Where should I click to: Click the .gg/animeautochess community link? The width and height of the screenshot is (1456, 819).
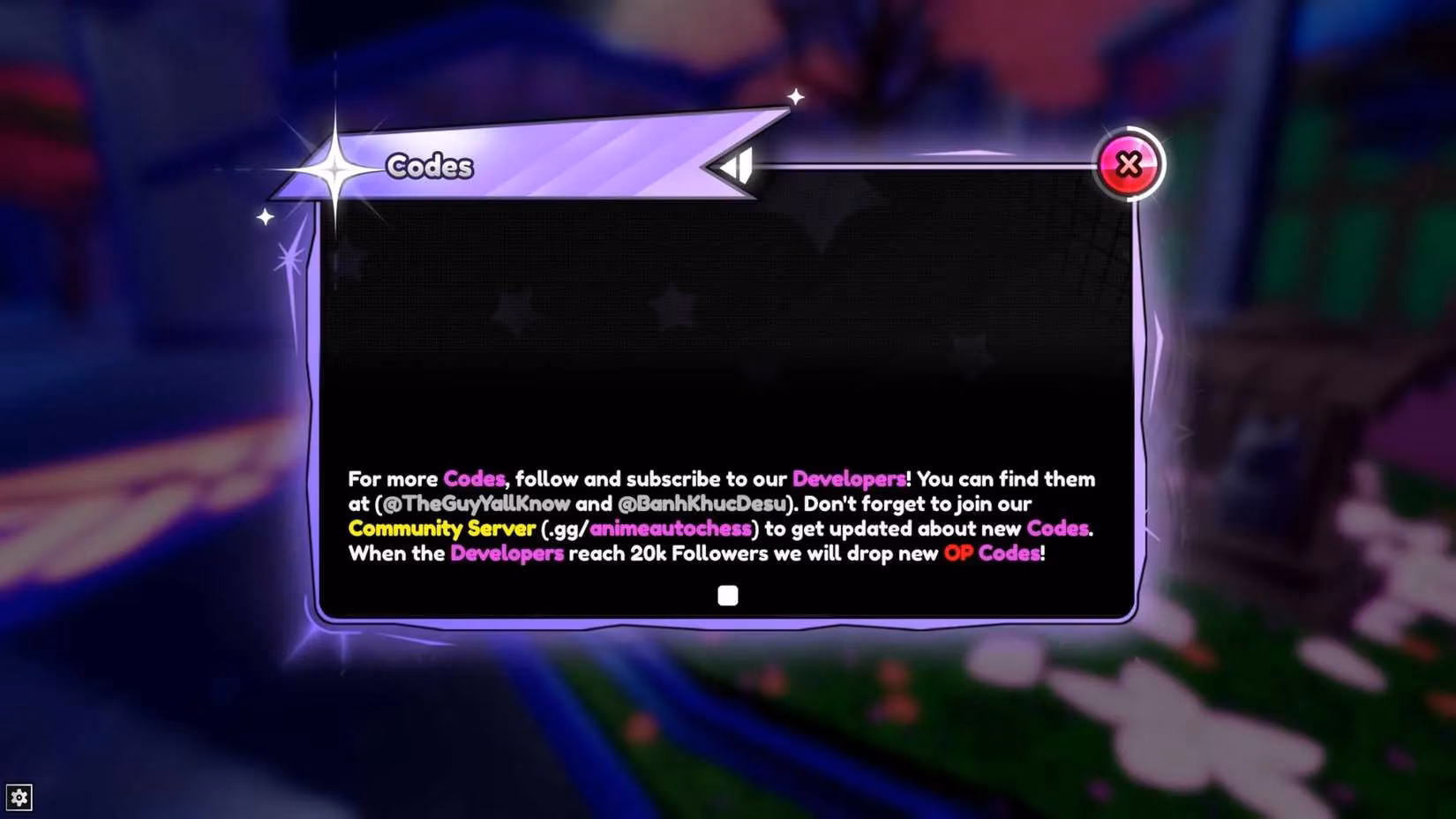click(672, 529)
